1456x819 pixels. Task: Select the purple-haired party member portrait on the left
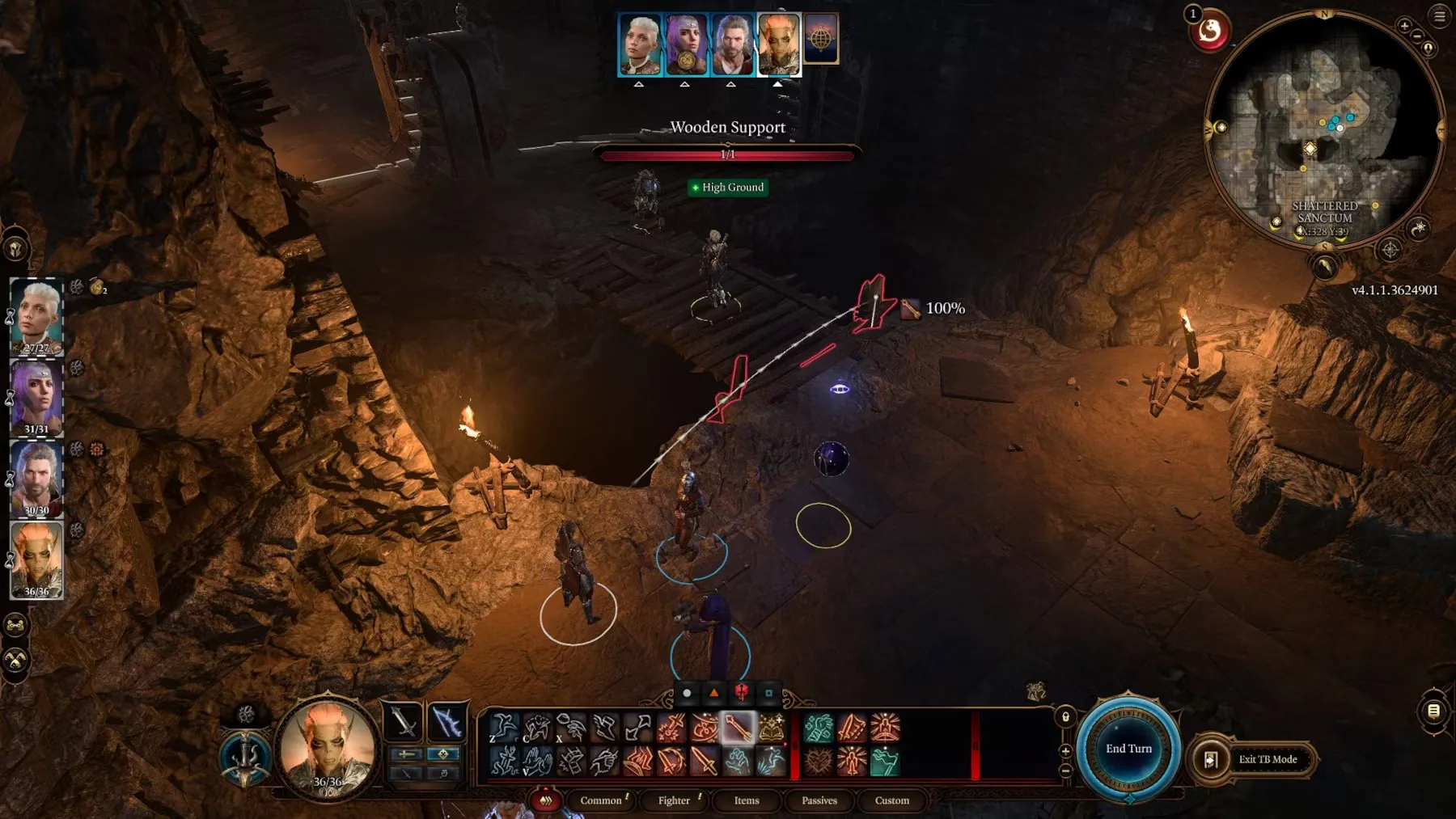[36, 398]
